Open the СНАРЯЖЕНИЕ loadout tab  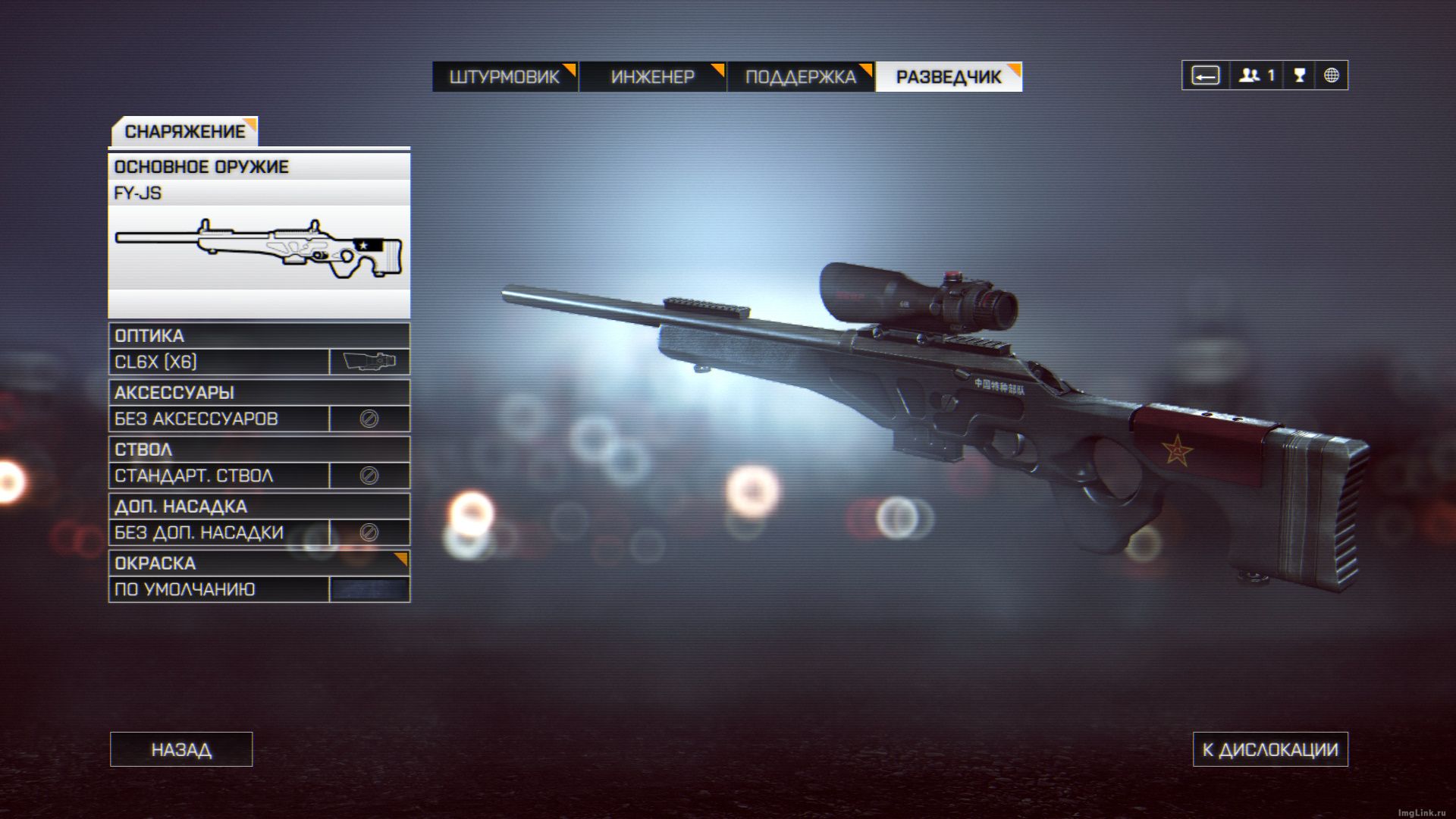click(184, 131)
